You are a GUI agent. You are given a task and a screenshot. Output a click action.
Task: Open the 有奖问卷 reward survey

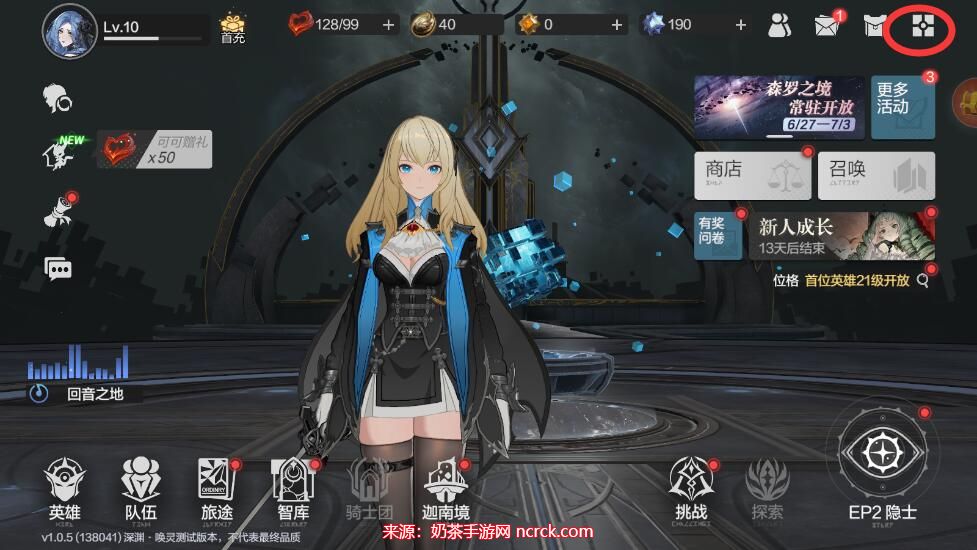click(x=718, y=235)
